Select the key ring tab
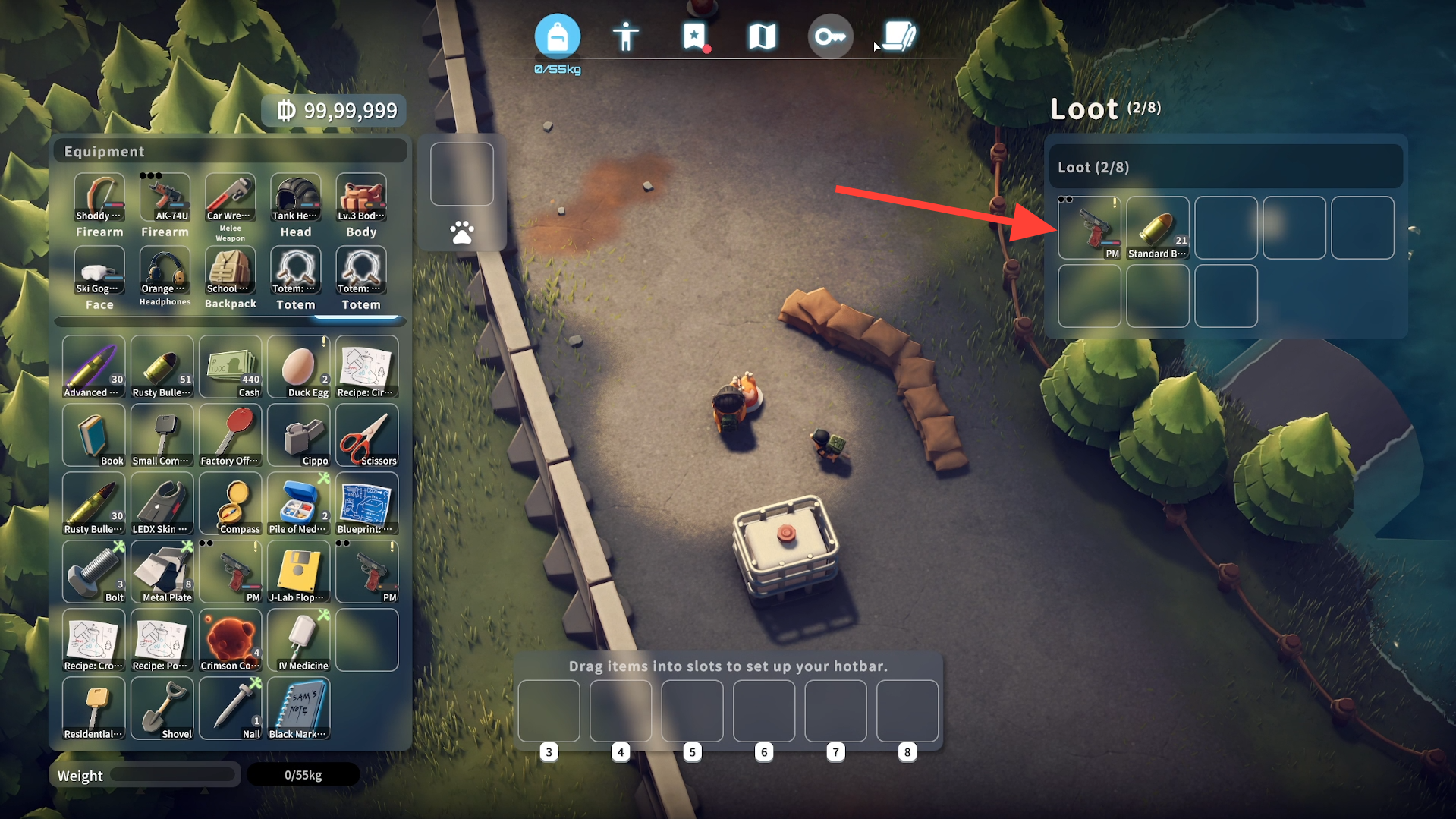 tap(830, 36)
